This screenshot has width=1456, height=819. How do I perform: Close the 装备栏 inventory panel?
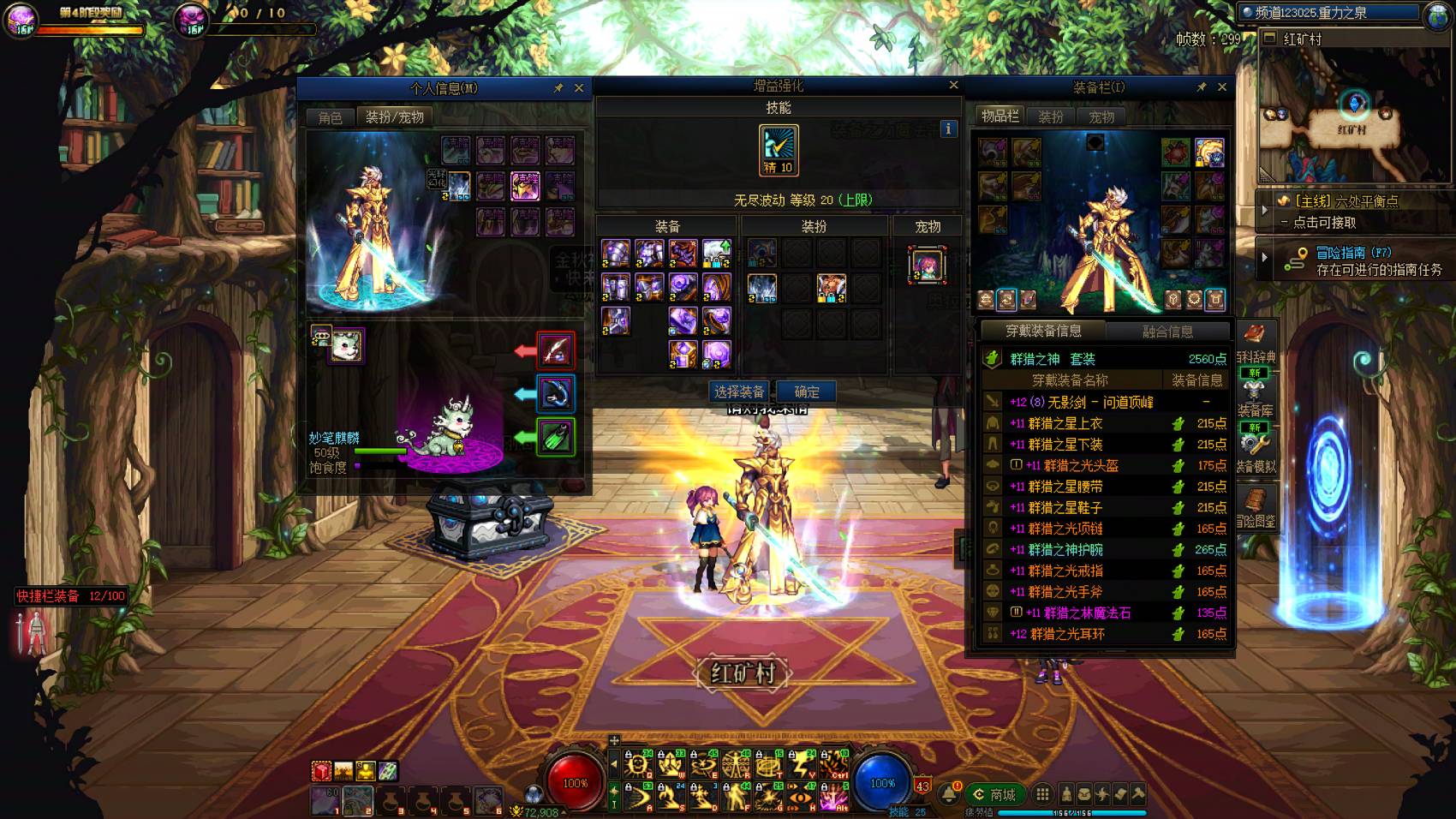(x=1222, y=87)
